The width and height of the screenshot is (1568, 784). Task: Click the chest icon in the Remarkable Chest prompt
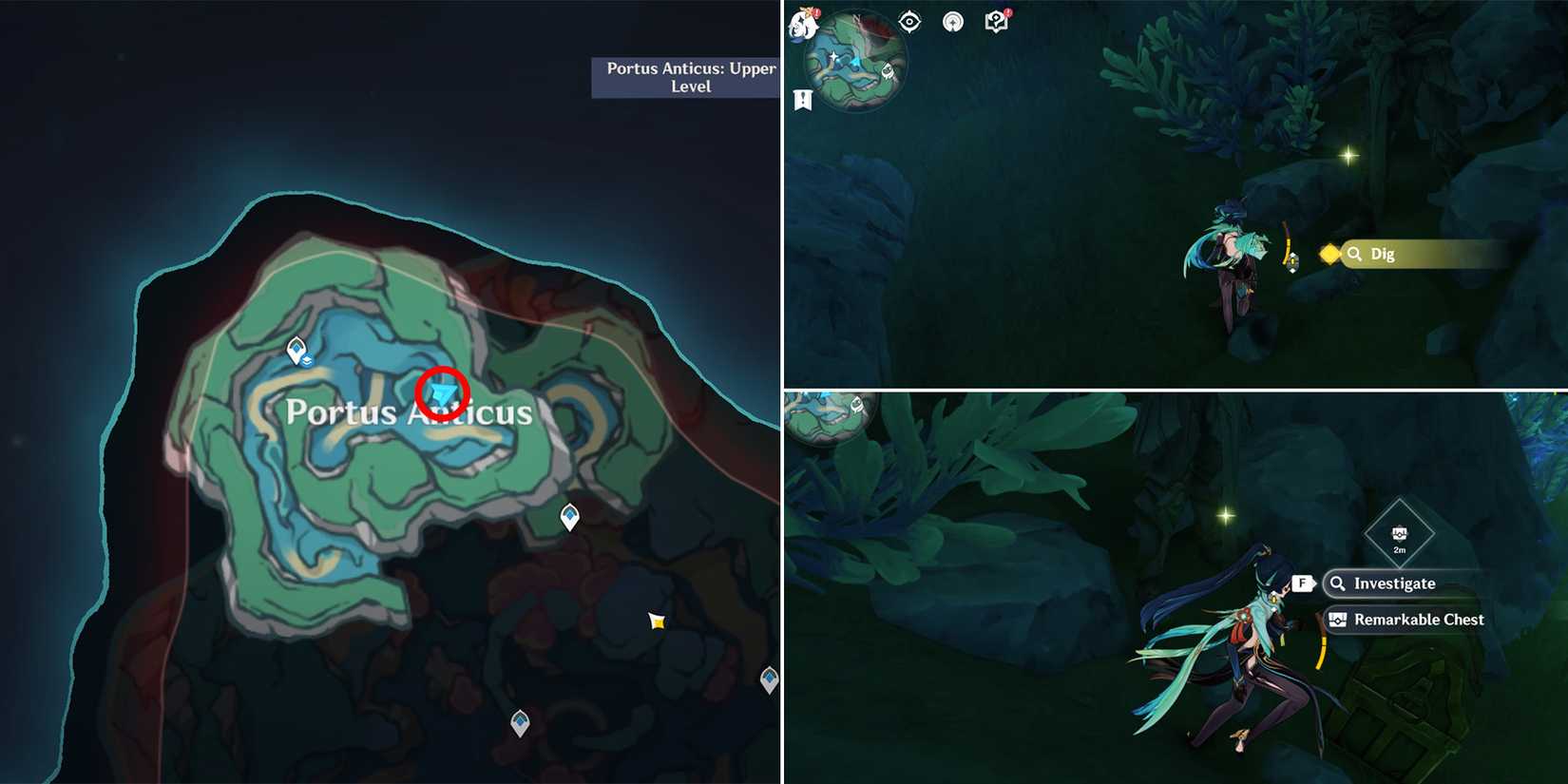1339,619
